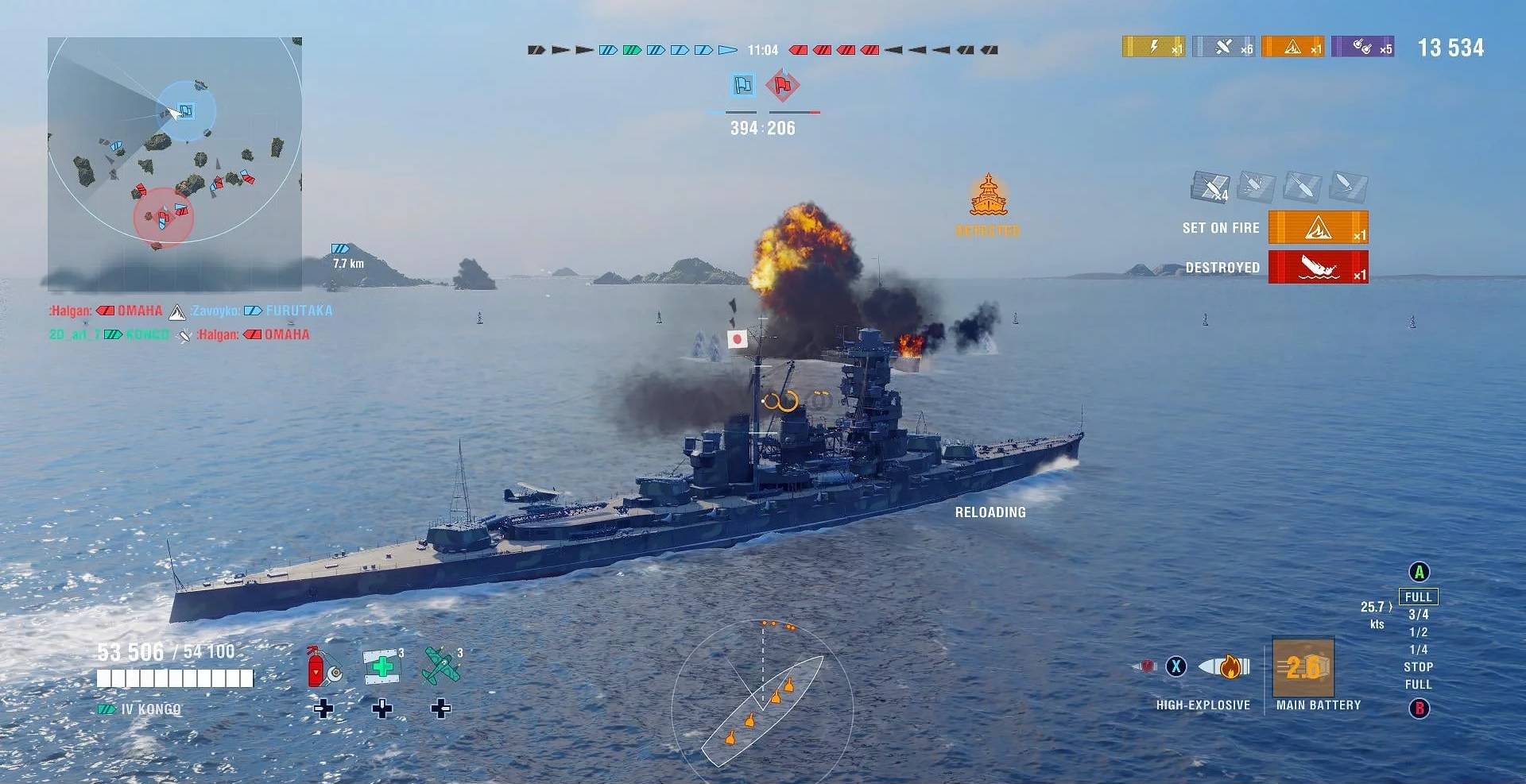The image size is (1526, 784).
Task: Click the Set on Fire ribbon
Action: click(1318, 228)
